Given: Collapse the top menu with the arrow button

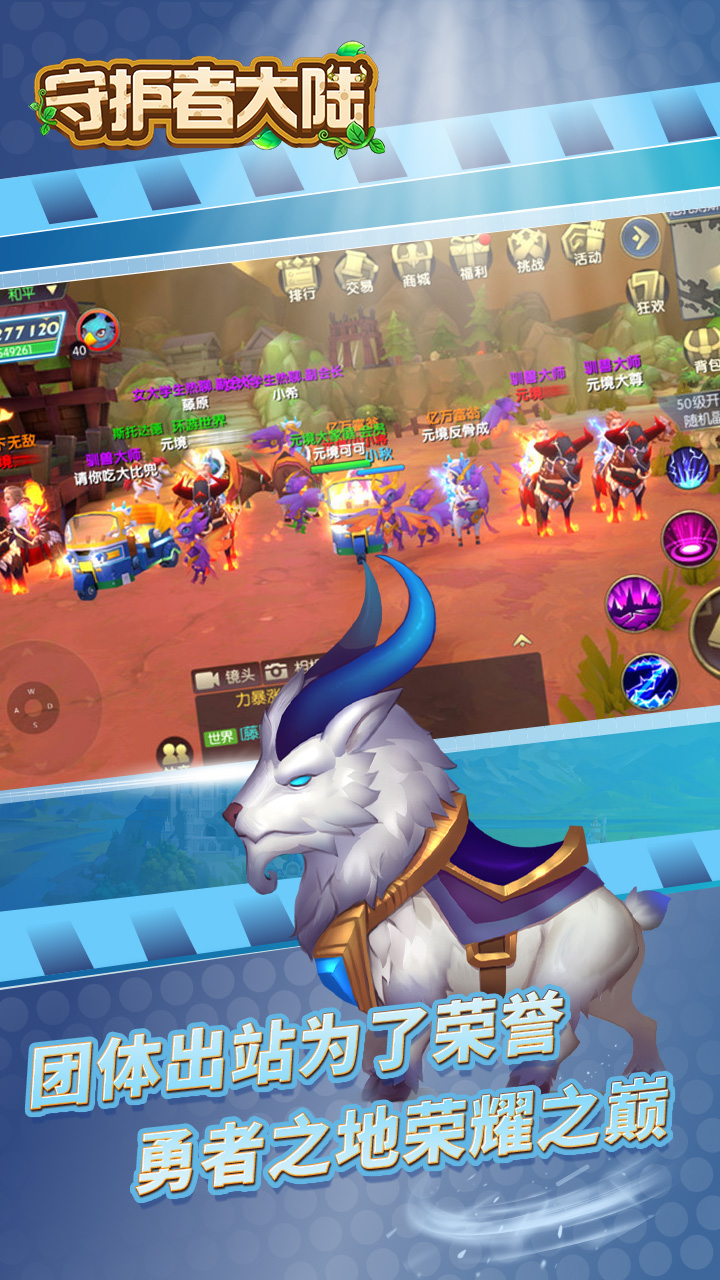Looking at the screenshot, I should tap(639, 237).
